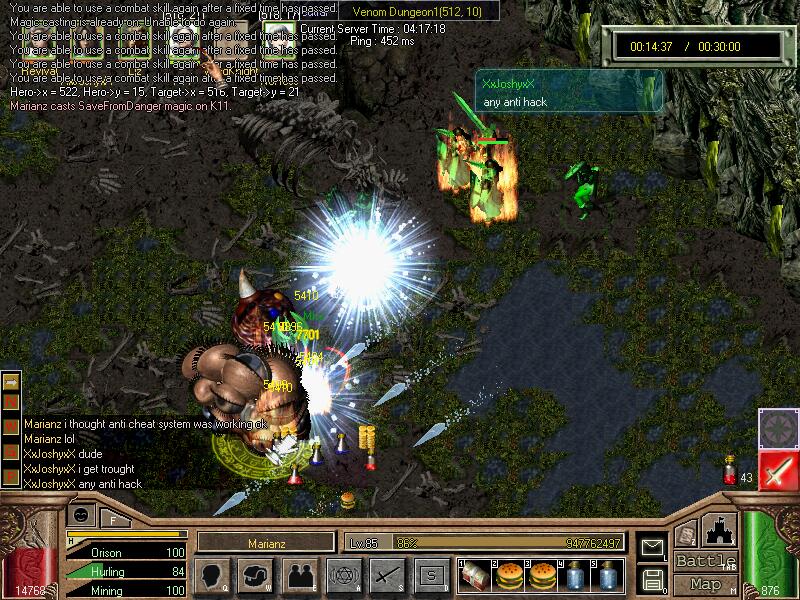Open the mail envelope icon

point(653,547)
